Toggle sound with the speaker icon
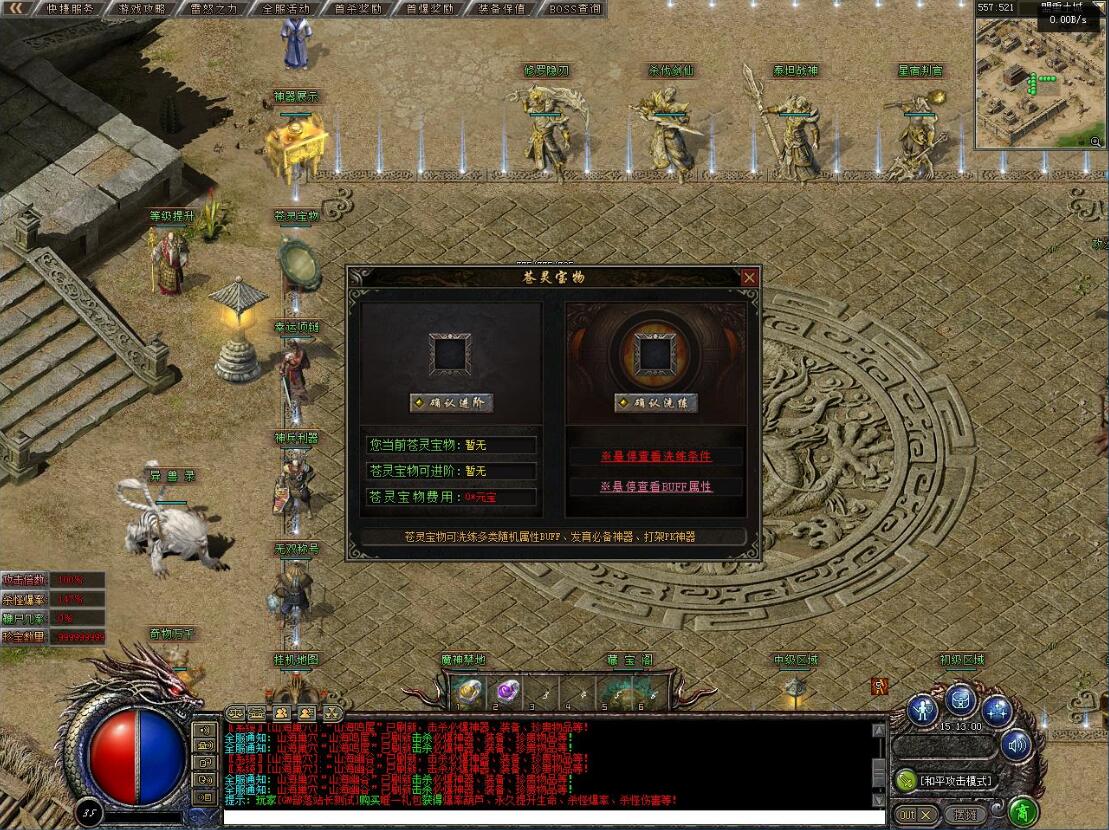1109x830 pixels. (x=1016, y=744)
